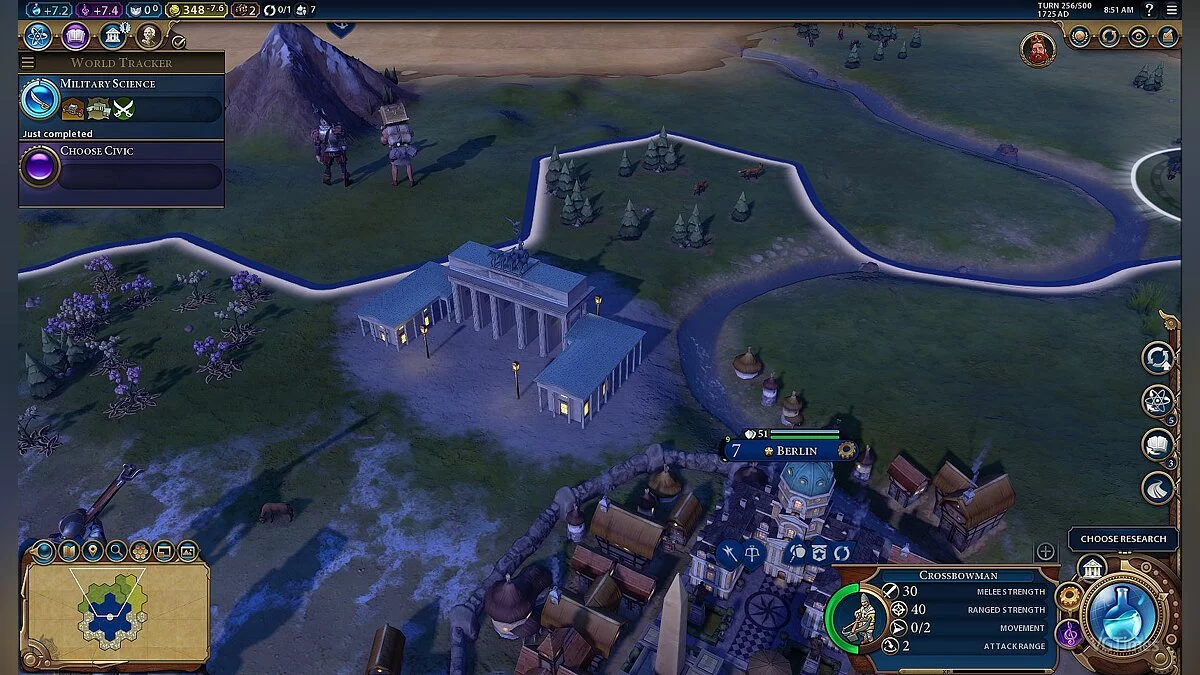Toggle the hex grid map options
The width and height of the screenshot is (1200, 675).
coord(140,550)
